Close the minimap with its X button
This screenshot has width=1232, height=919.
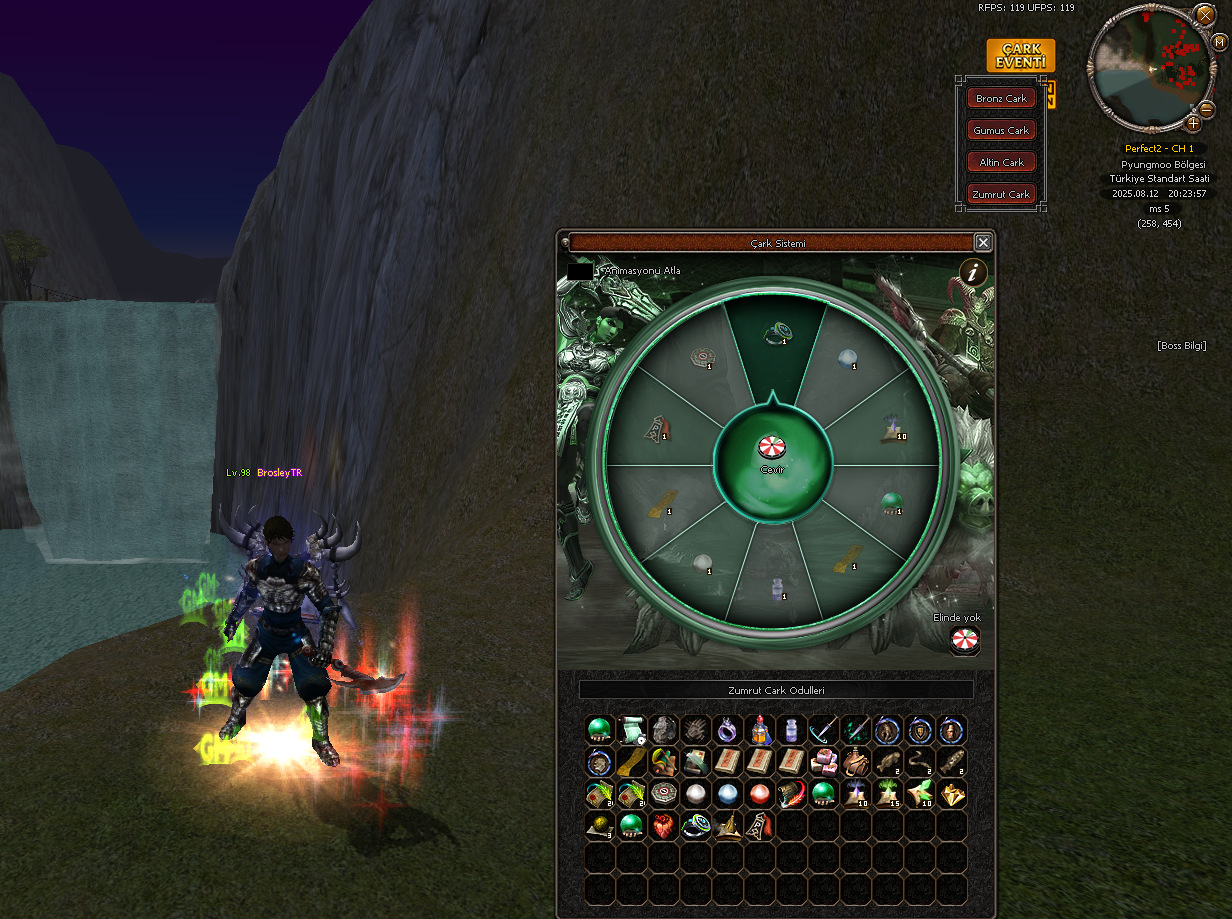coord(1205,15)
